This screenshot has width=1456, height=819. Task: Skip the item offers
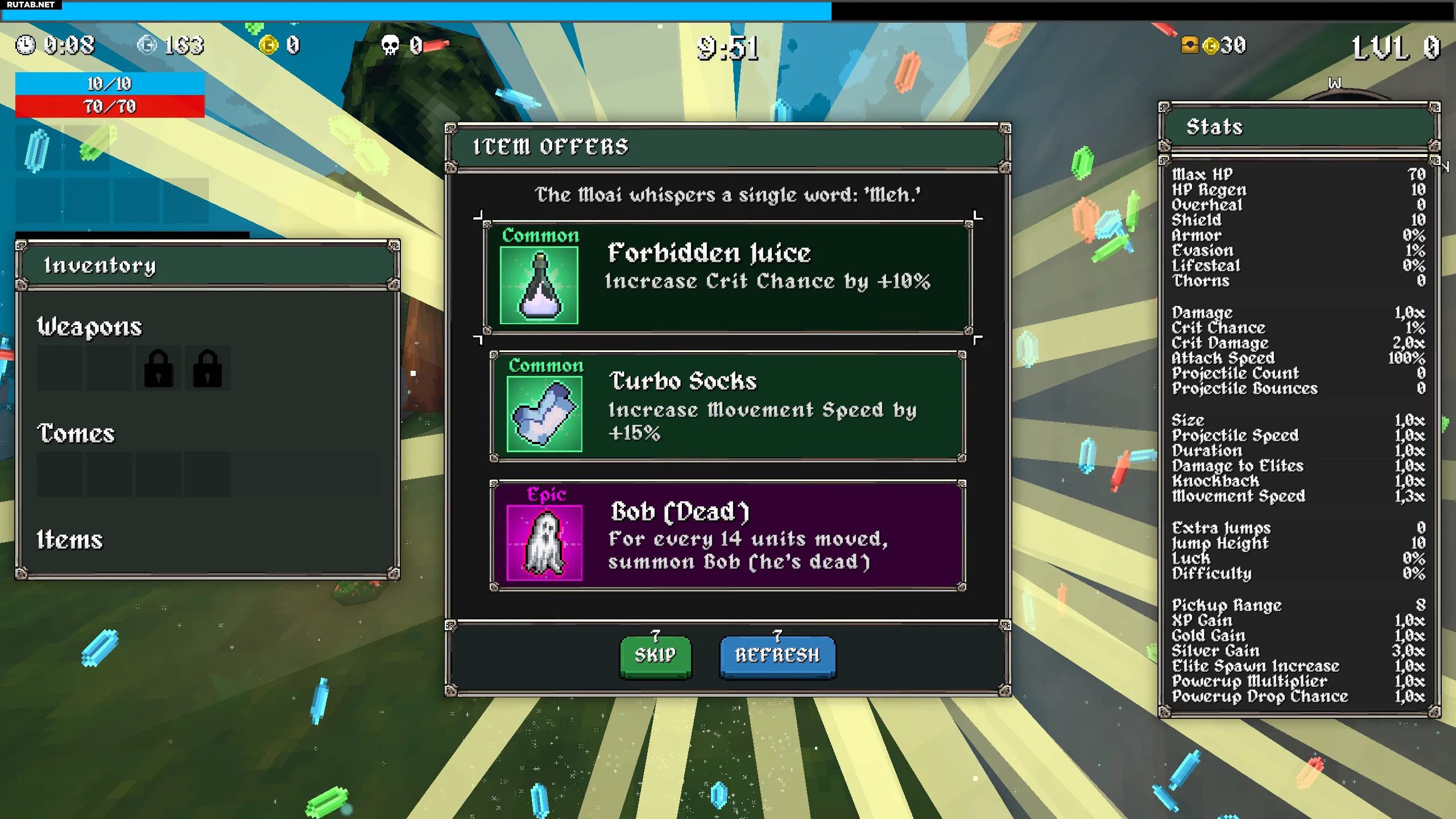(655, 655)
